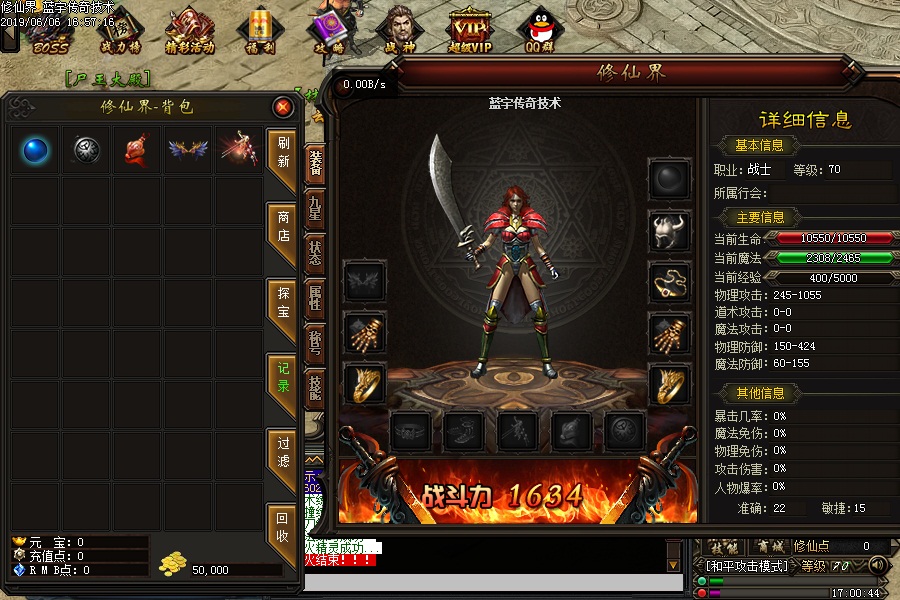Select the golden wings item in backpack
The width and height of the screenshot is (900, 600).
tap(188, 150)
